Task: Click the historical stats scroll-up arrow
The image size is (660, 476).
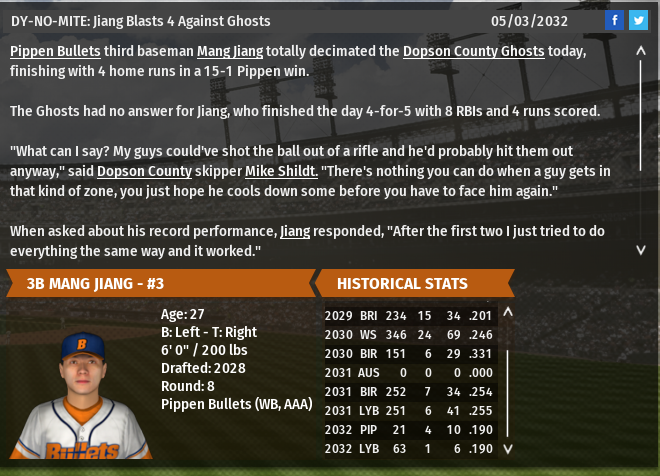Action: [507, 312]
